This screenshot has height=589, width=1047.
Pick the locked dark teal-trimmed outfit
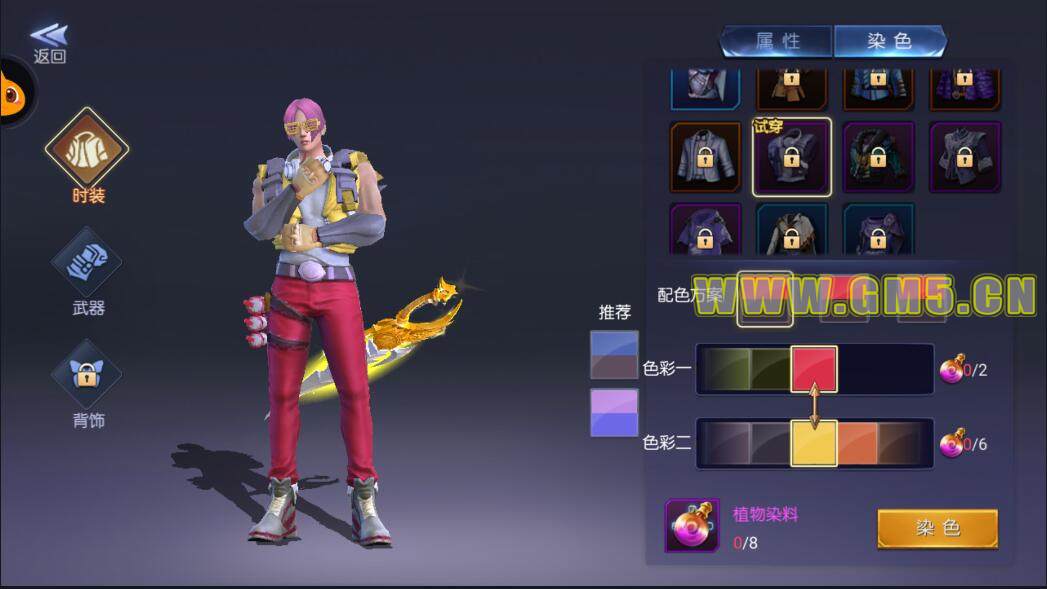click(x=878, y=157)
